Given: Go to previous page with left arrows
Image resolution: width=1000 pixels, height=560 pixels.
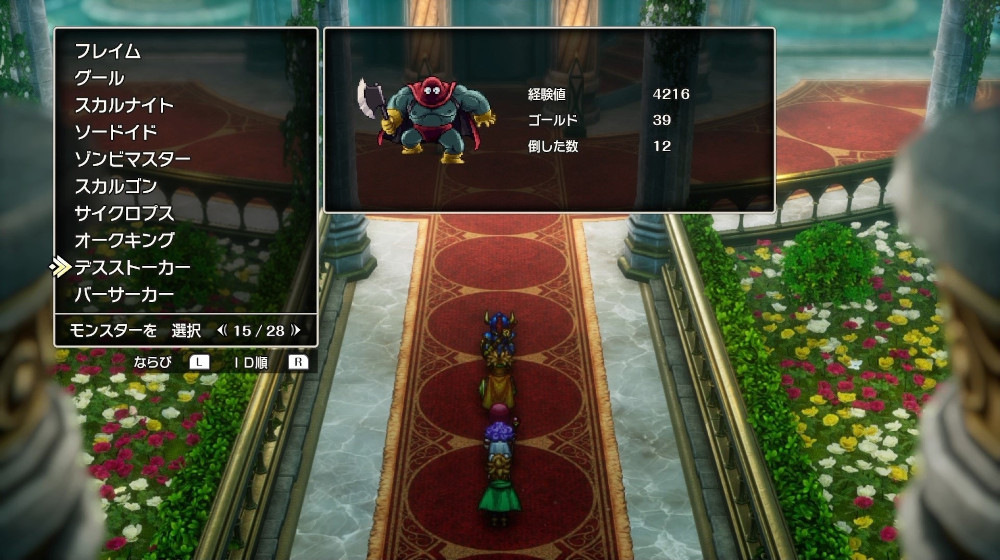Looking at the screenshot, I should [221, 330].
